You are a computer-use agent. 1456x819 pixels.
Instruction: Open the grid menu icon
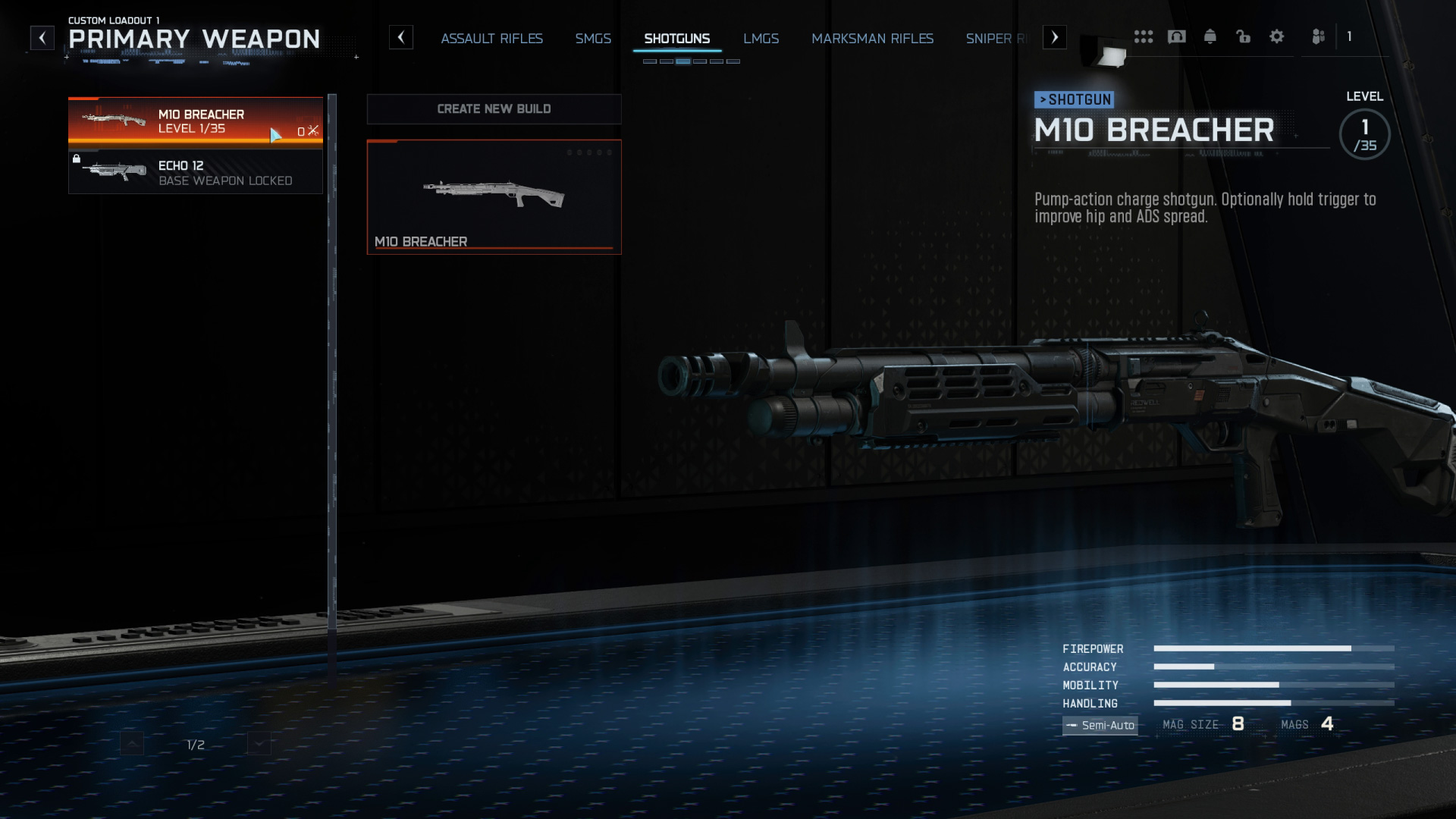click(x=1143, y=36)
